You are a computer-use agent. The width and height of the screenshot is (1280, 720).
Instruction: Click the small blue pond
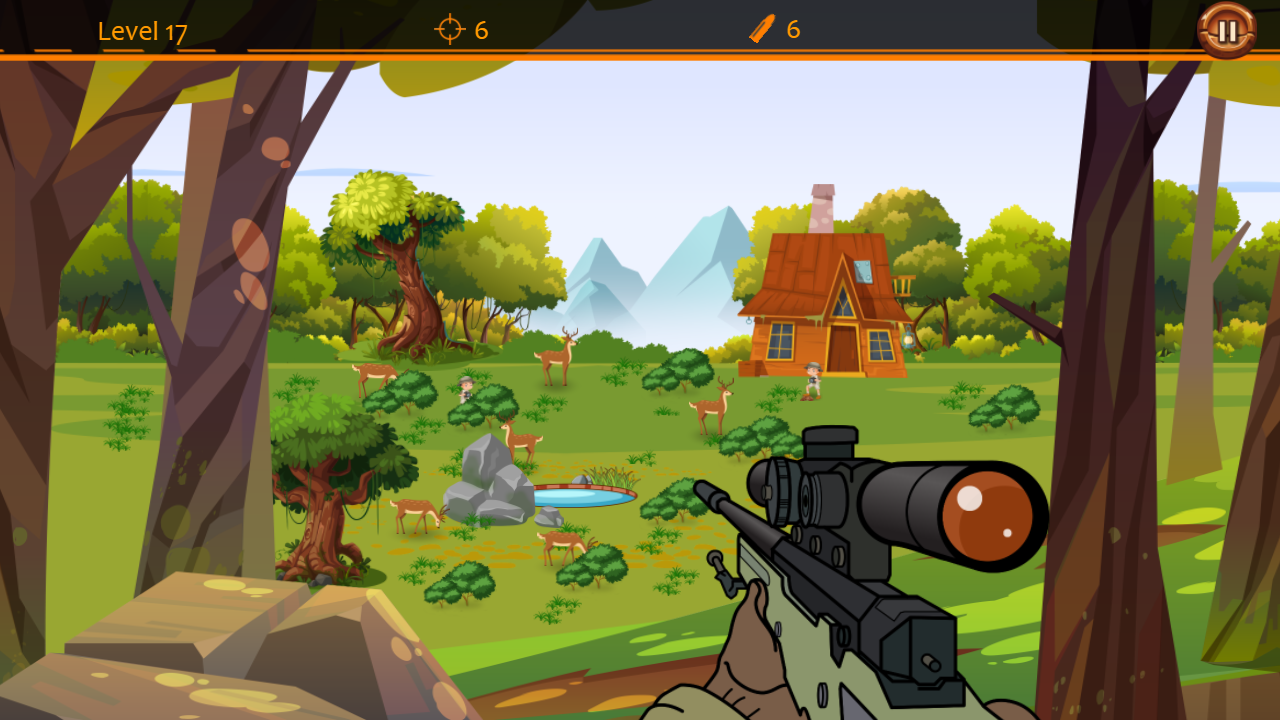(x=584, y=497)
